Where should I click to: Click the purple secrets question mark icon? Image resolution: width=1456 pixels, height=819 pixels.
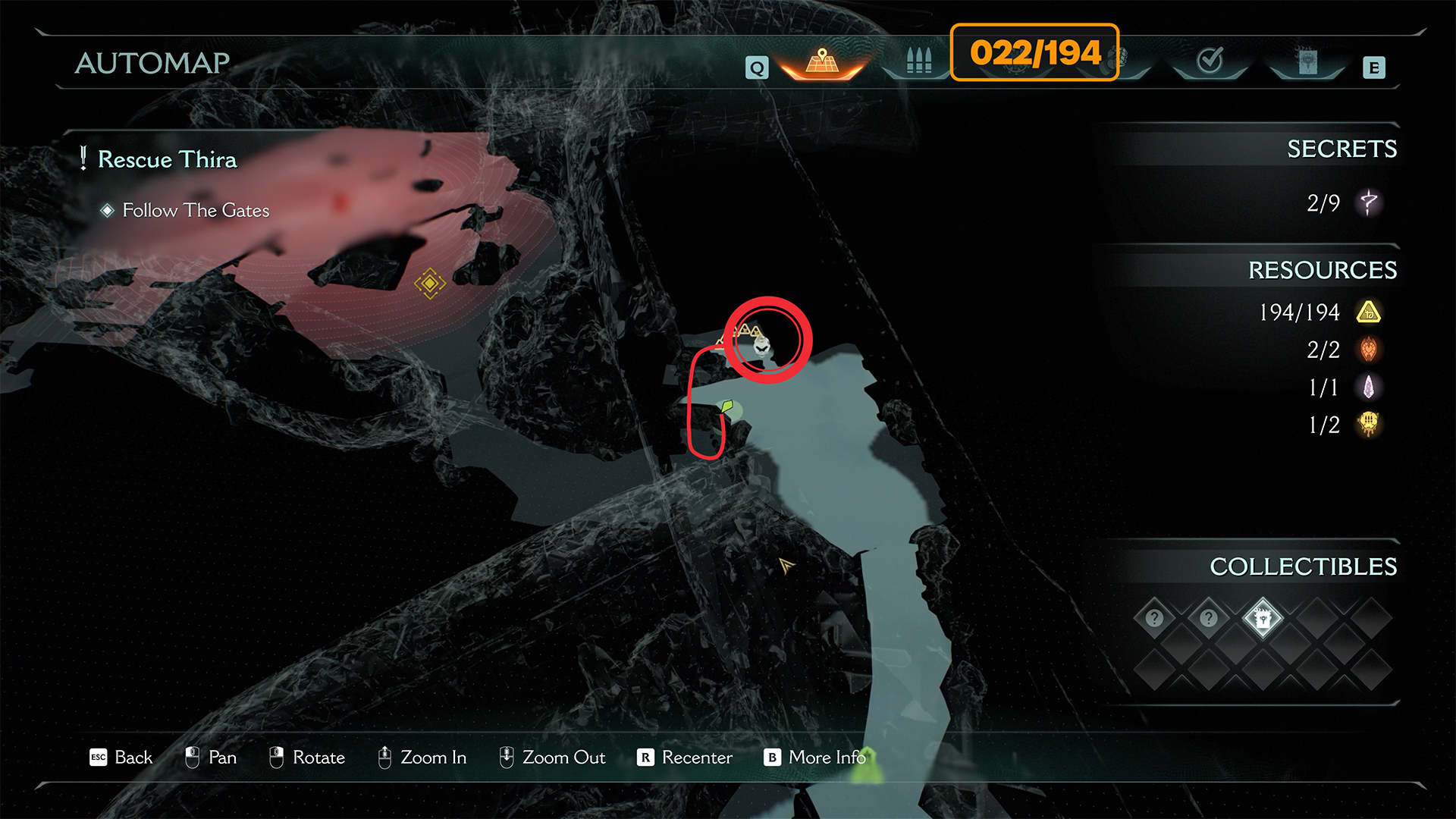(x=1369, y=202)
